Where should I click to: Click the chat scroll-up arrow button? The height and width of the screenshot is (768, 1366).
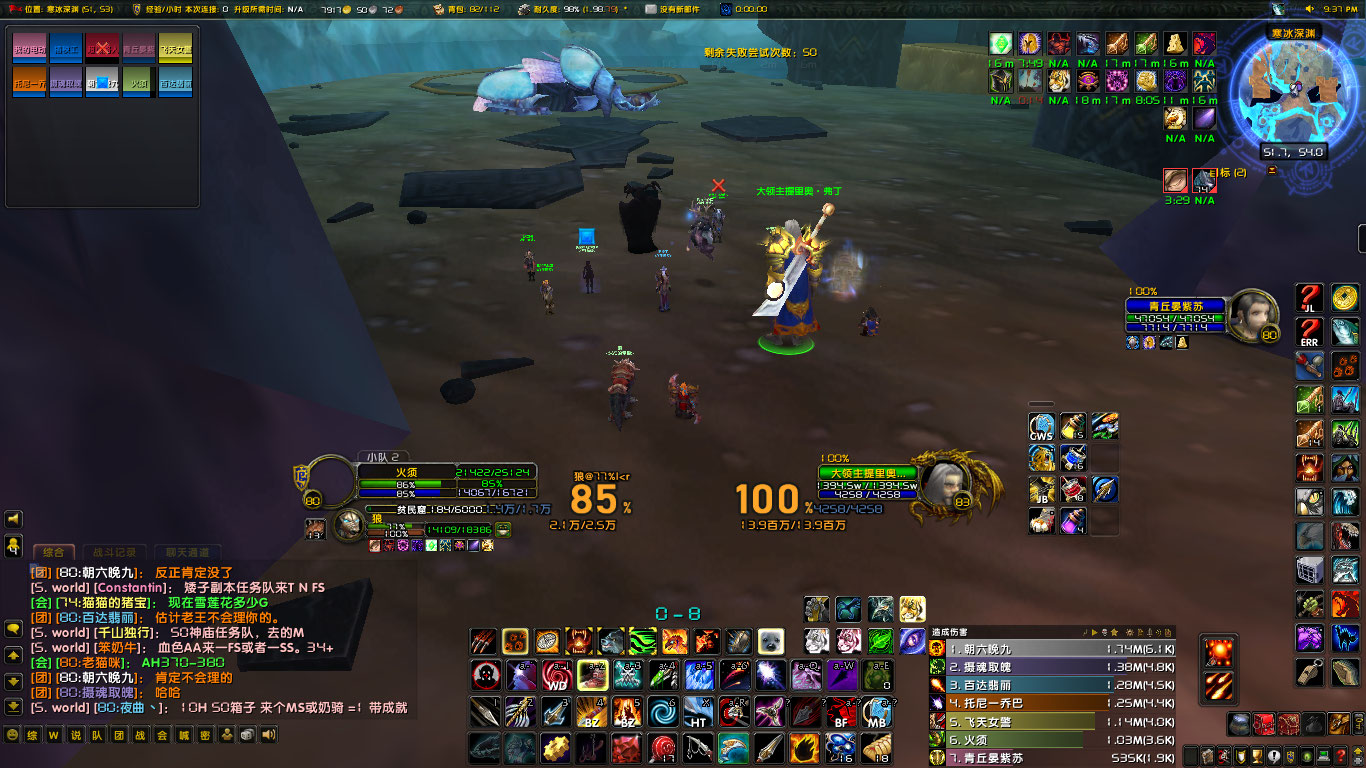(x=13, y=654)
